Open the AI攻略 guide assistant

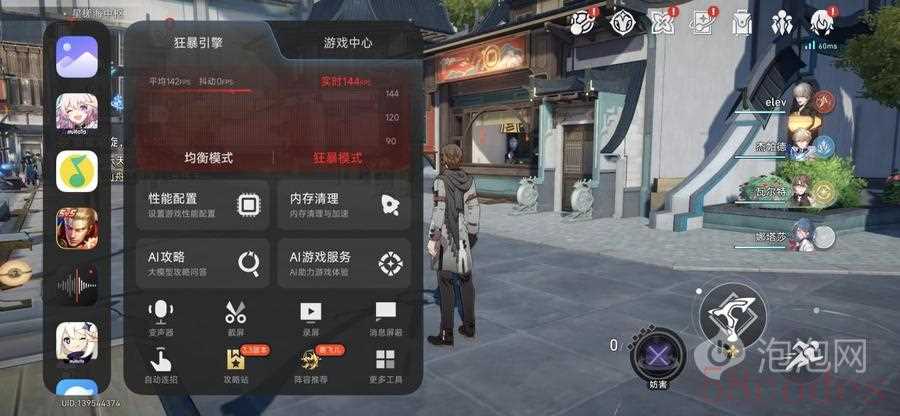tap(204, 262)
